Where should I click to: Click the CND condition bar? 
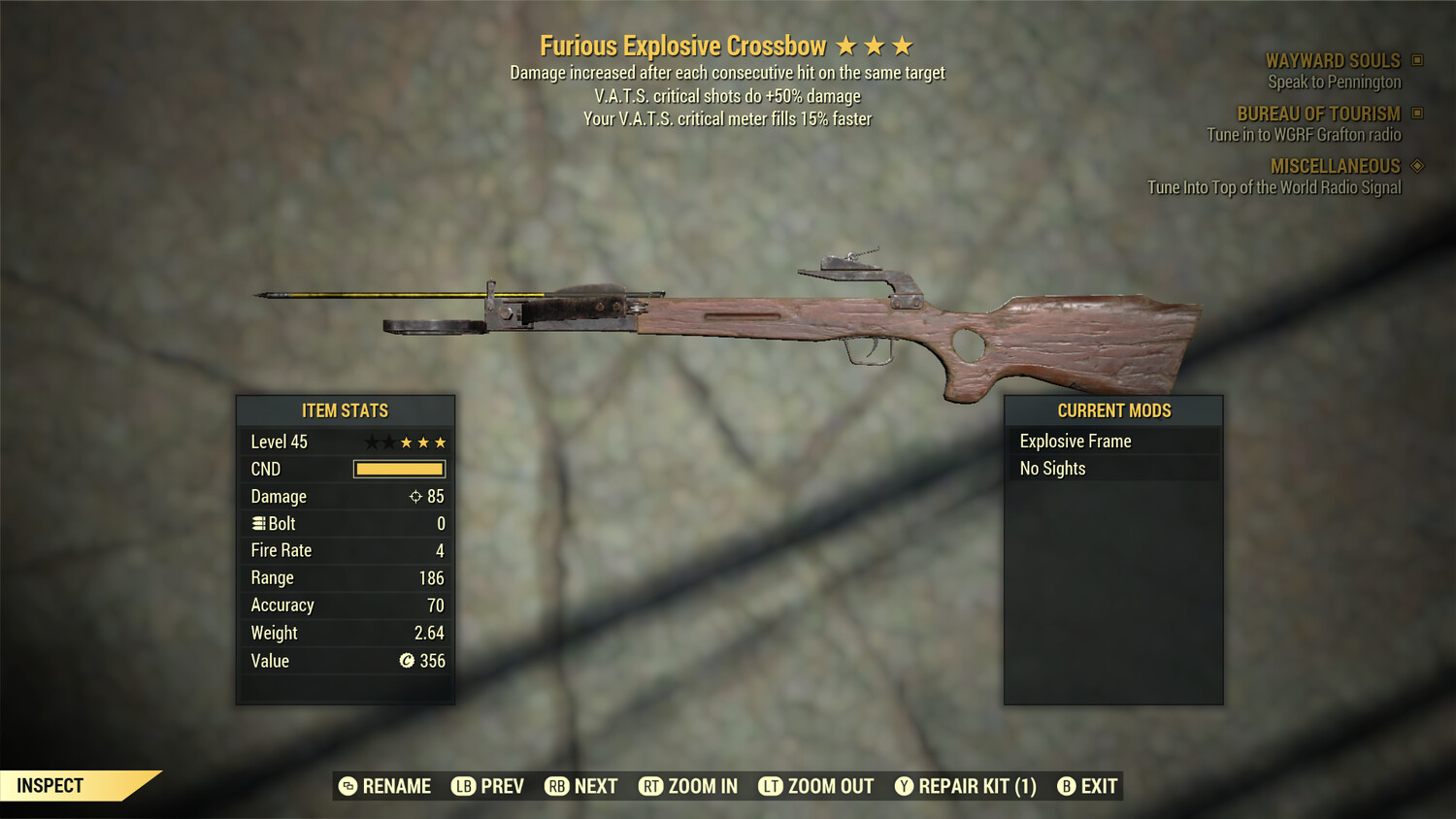coord(399,469)
